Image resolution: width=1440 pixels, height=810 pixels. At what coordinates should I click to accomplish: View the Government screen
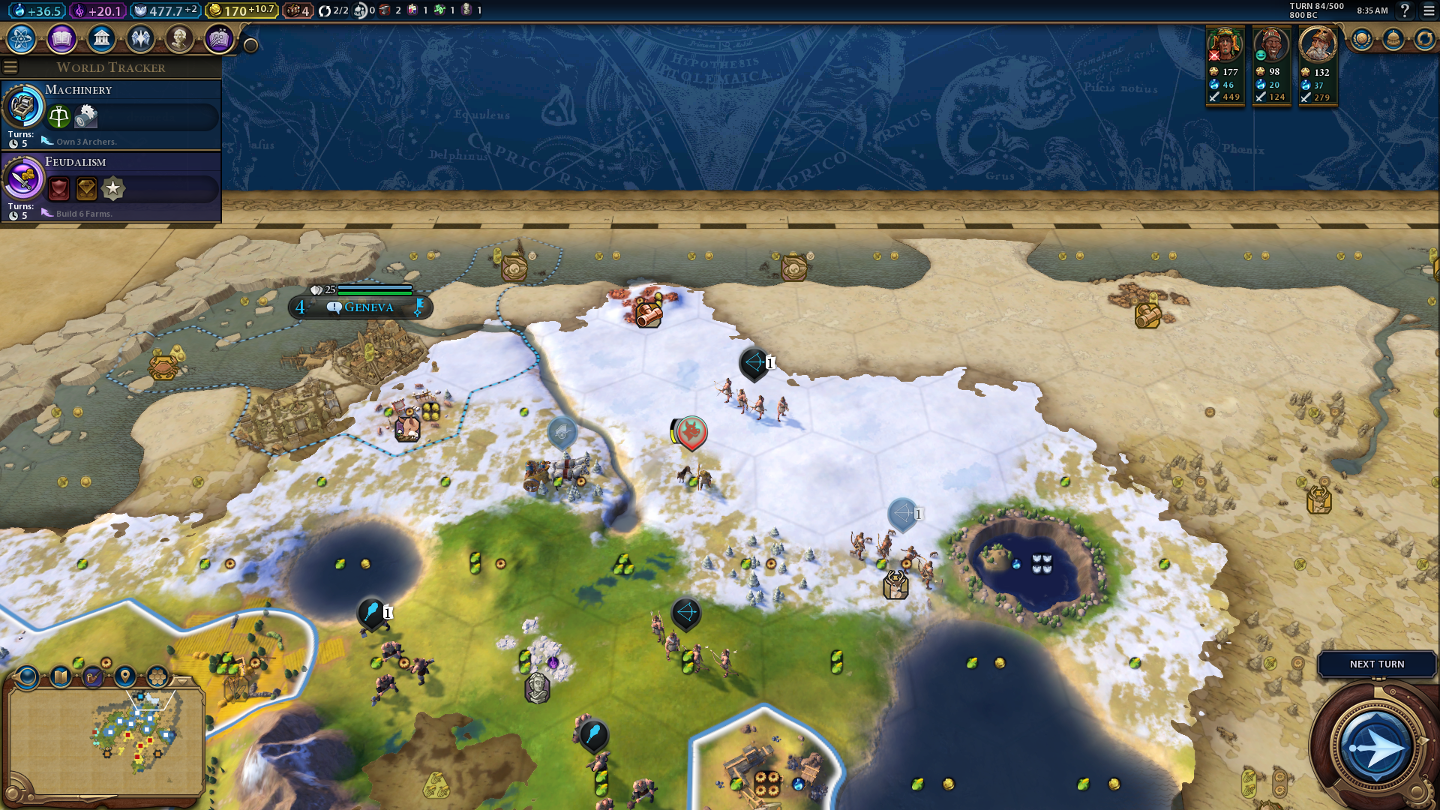(101, 39)
